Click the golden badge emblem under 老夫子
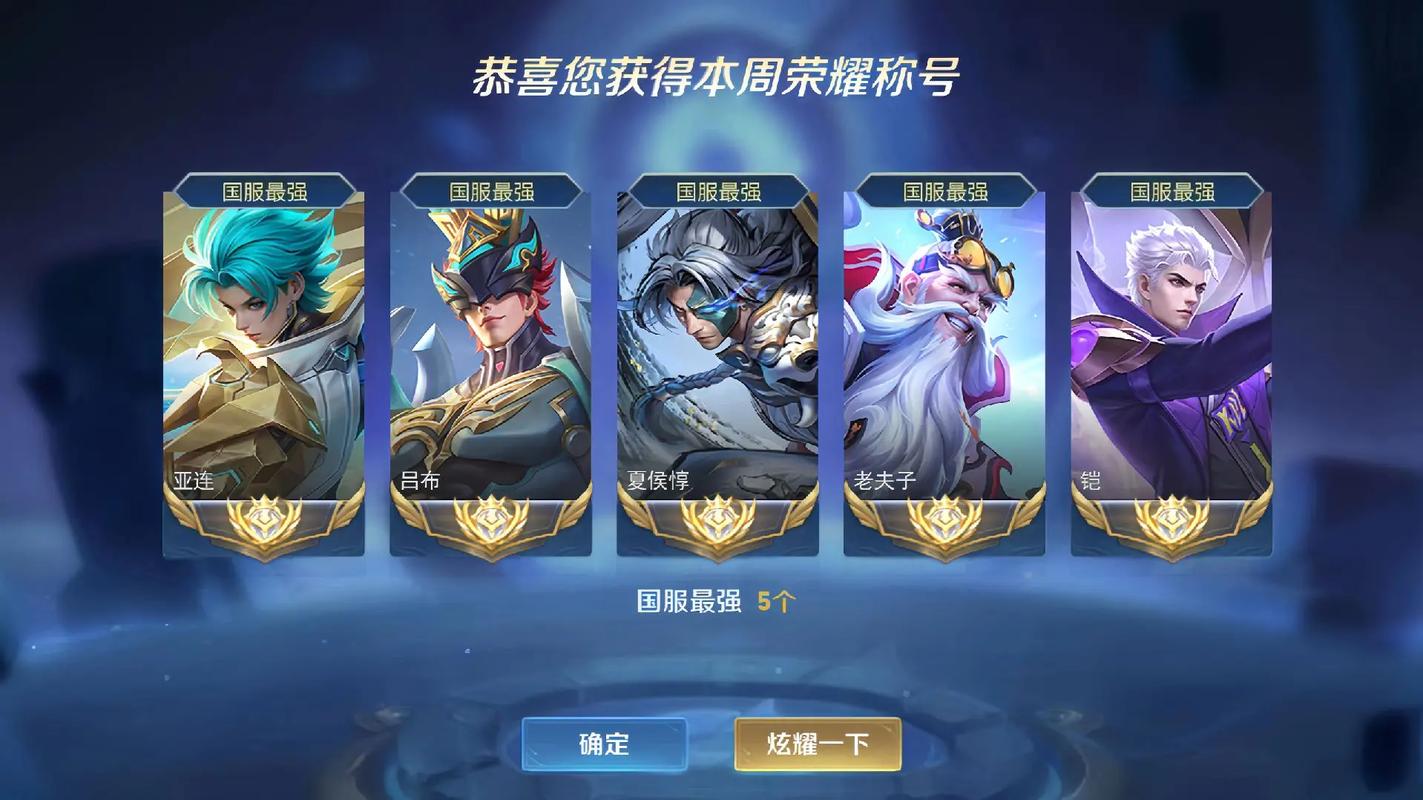Screen dimensions: 1423x800 coord(943,519)
